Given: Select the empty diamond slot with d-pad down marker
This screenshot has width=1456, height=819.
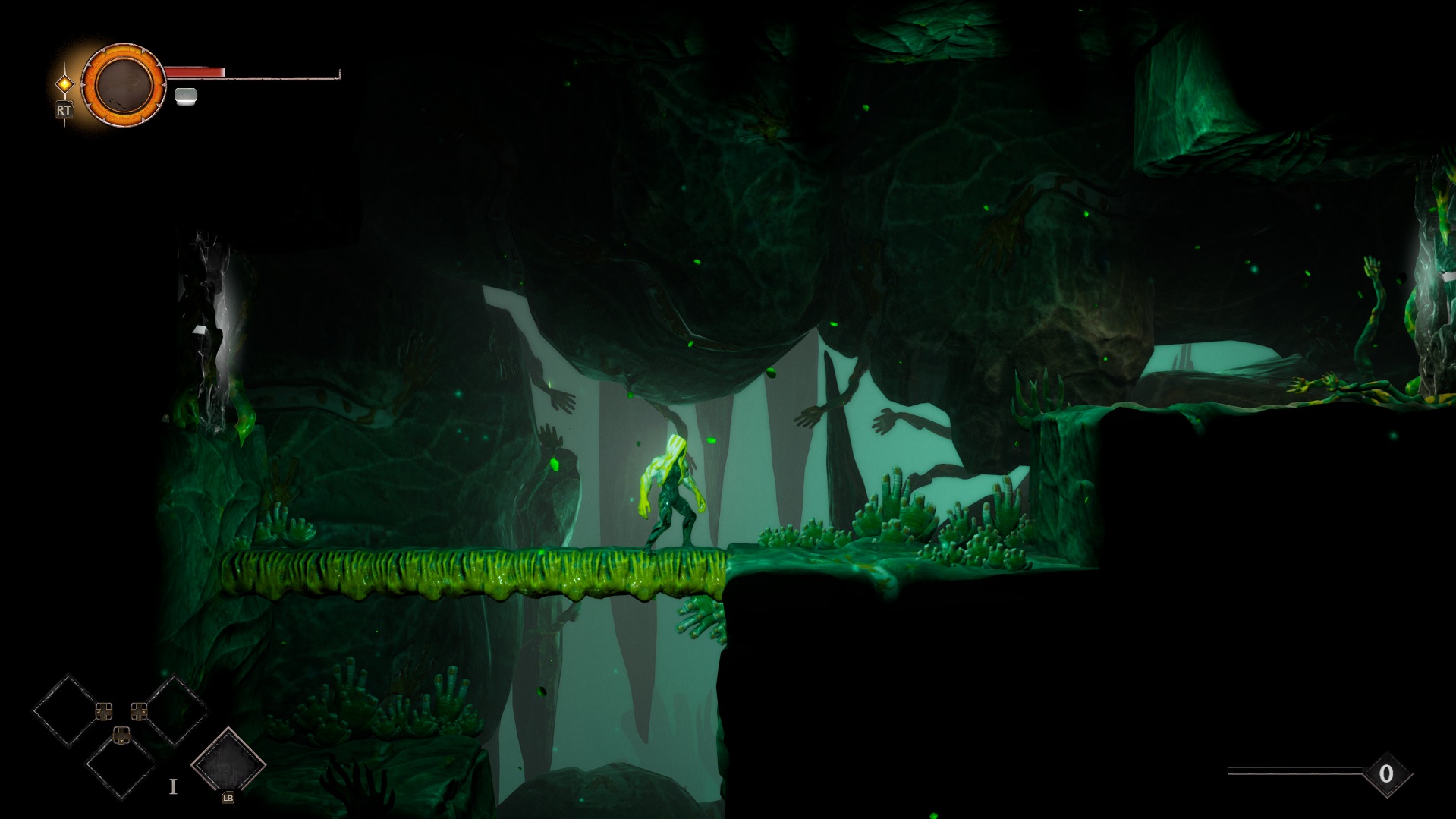Looking at the screenshot, I should (121, 765).
